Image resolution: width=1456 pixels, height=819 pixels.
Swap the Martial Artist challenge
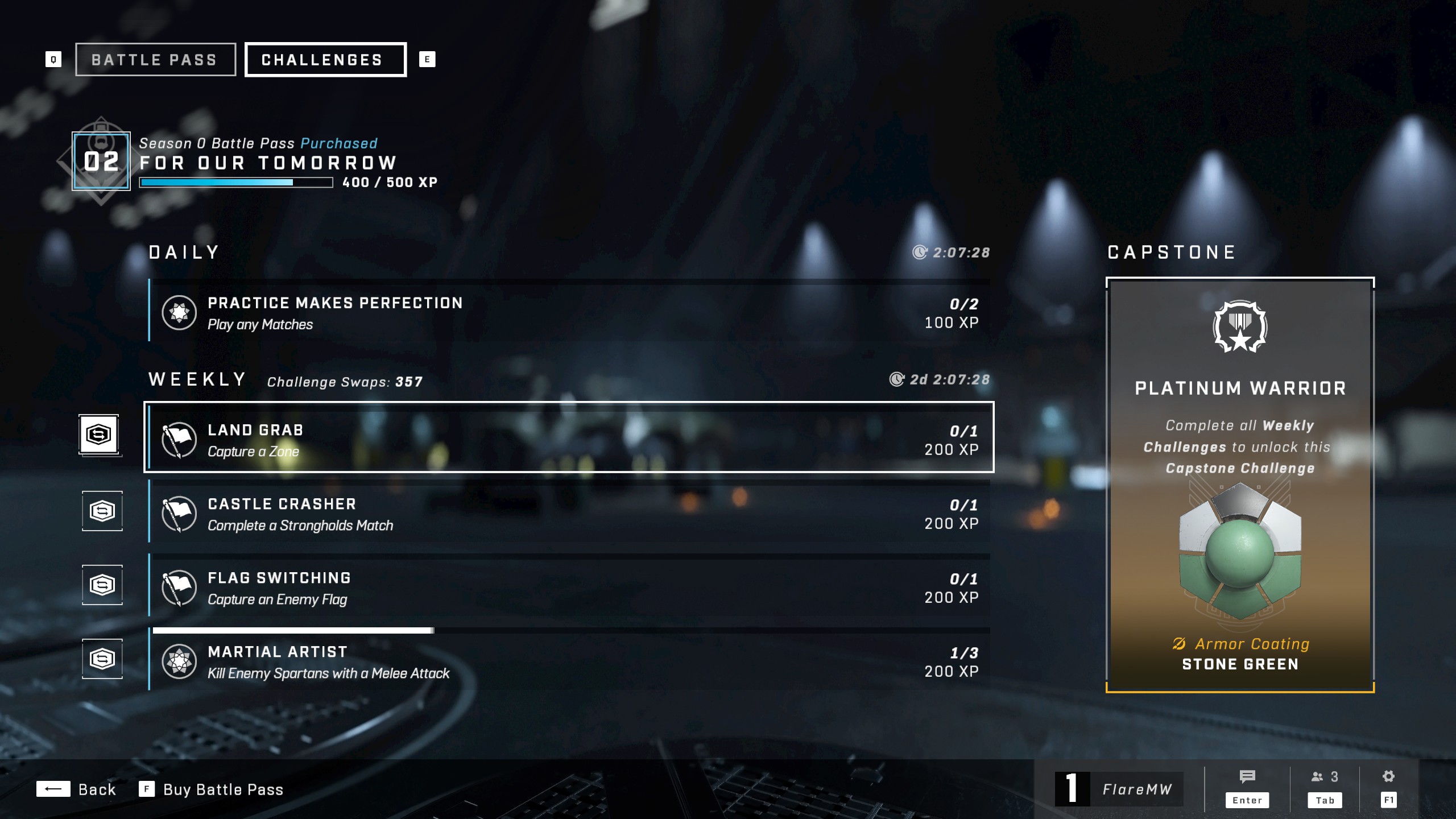click(102, 659)
